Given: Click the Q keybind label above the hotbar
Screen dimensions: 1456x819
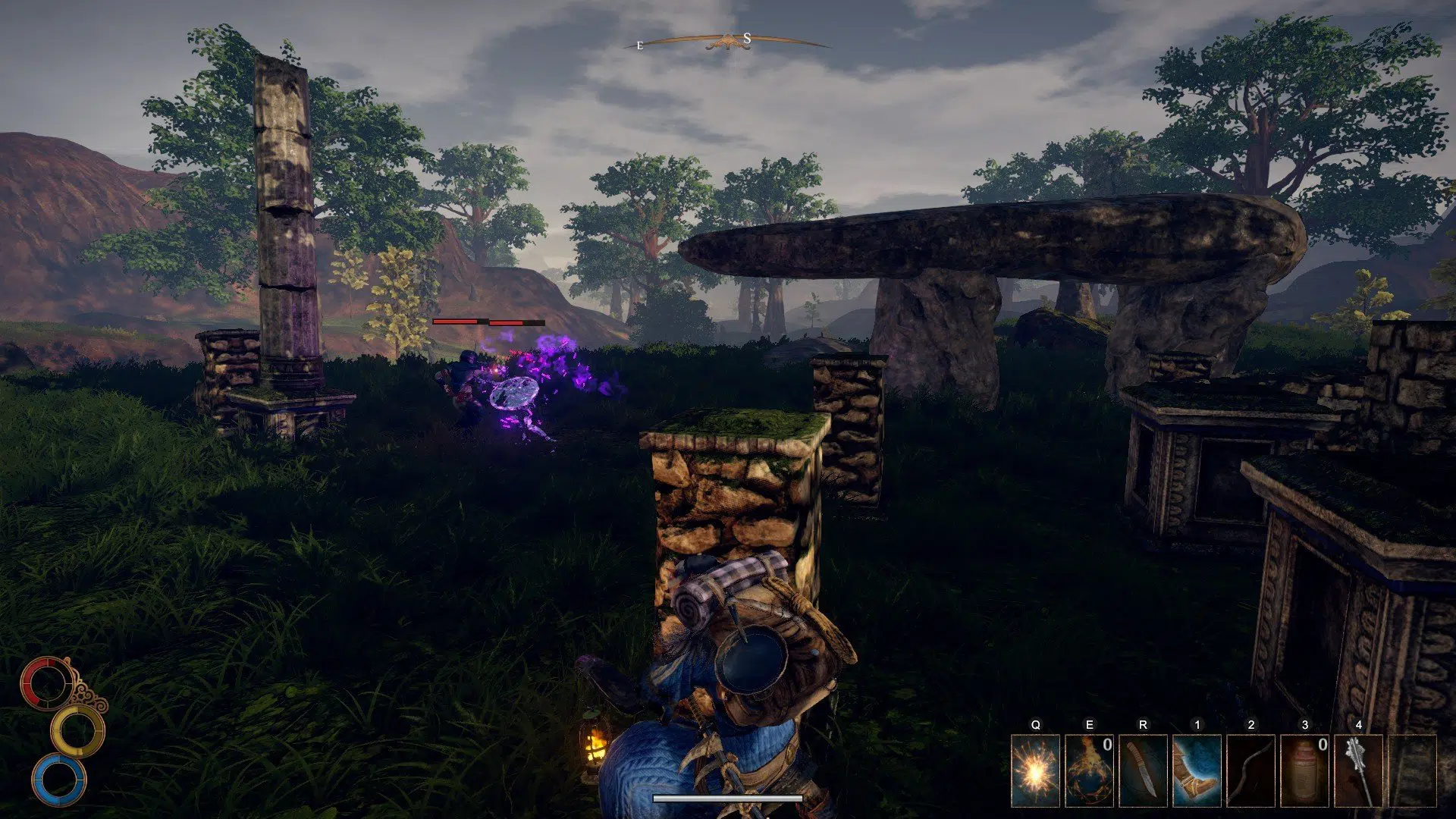Looking at the screenshot, I should (1036, 723).
